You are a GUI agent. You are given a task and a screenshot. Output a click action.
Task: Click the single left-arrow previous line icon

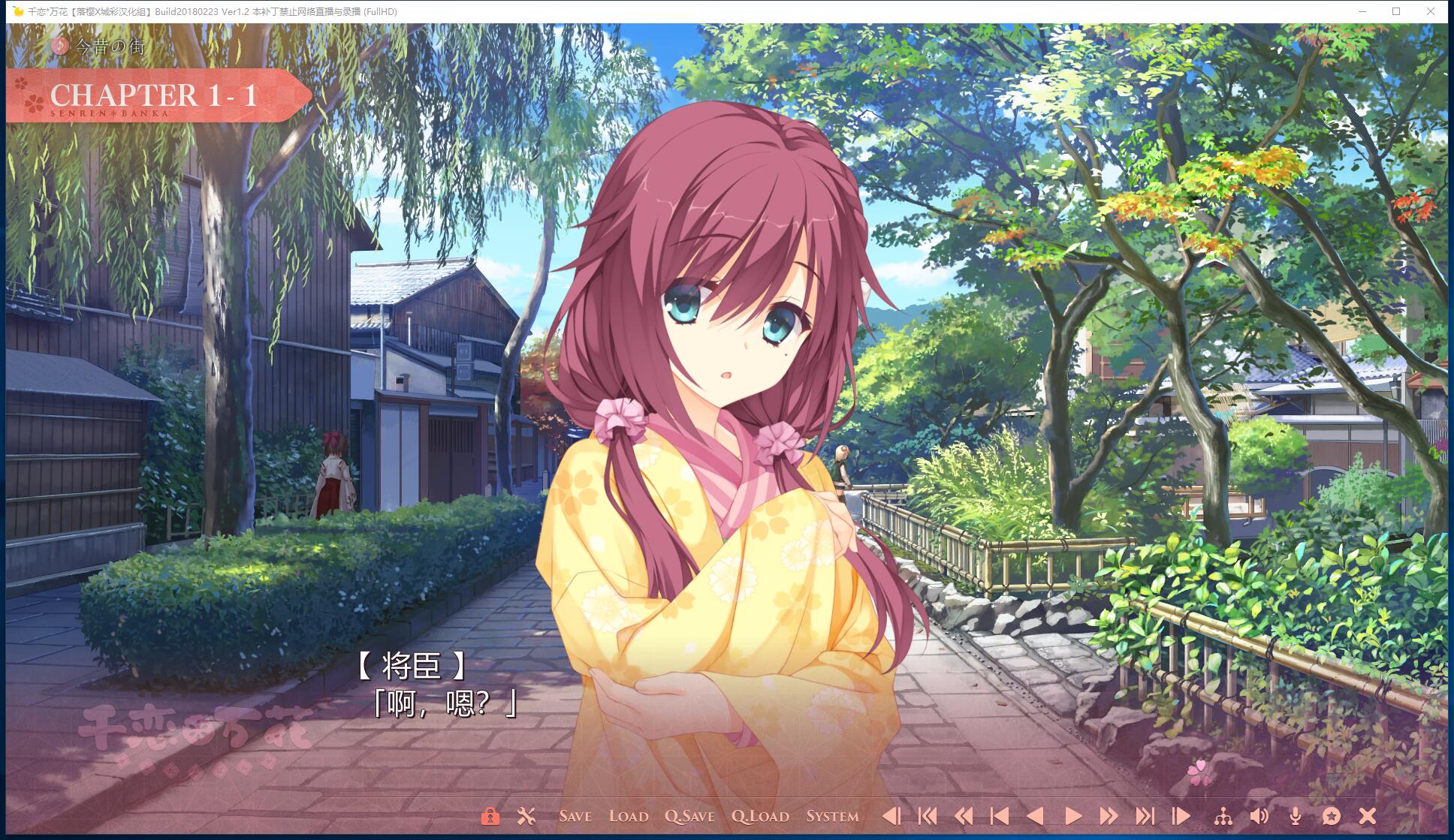point(1037,815)
